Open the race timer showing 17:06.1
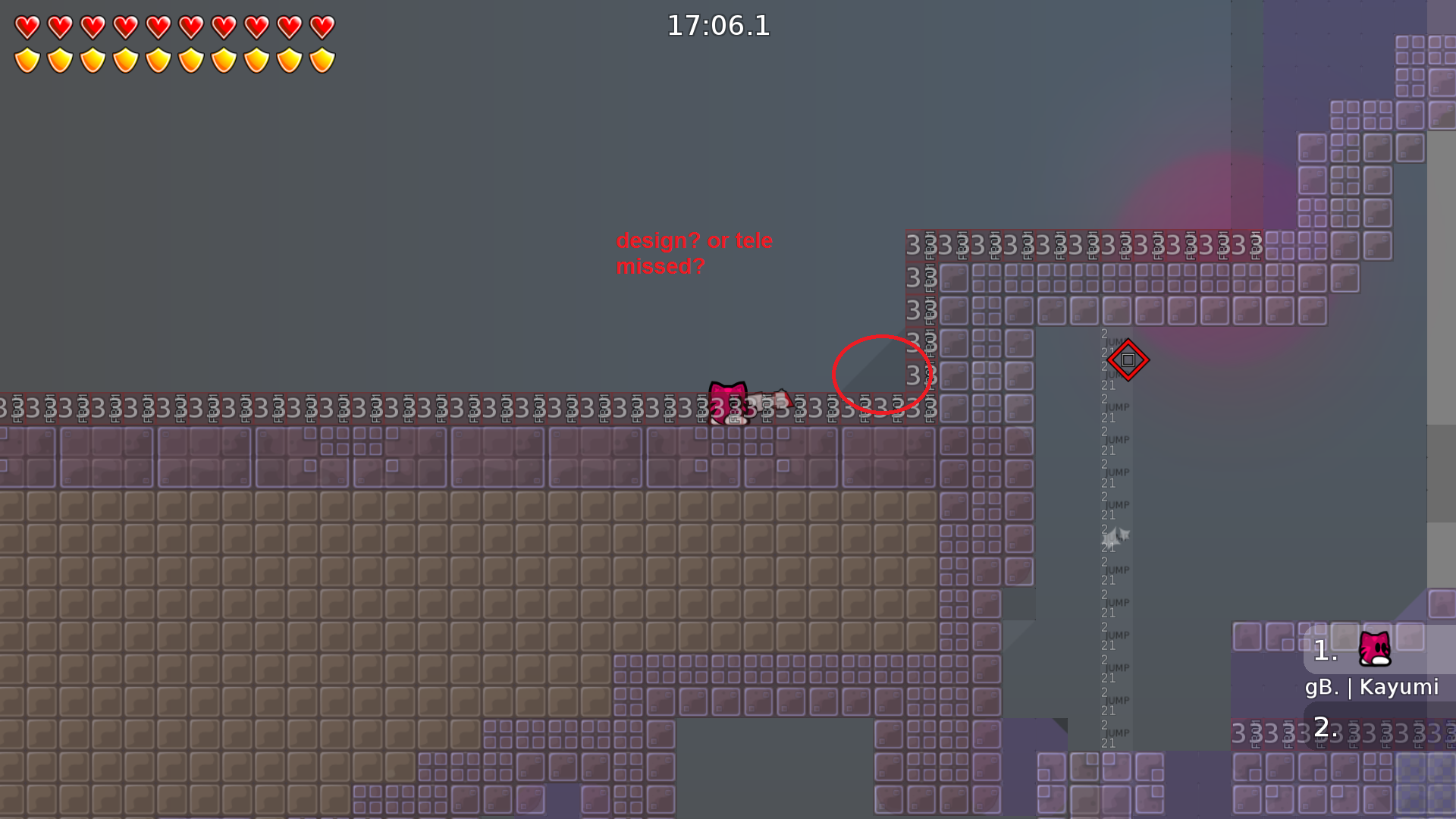1456x819 pixels. pos(717,27)
